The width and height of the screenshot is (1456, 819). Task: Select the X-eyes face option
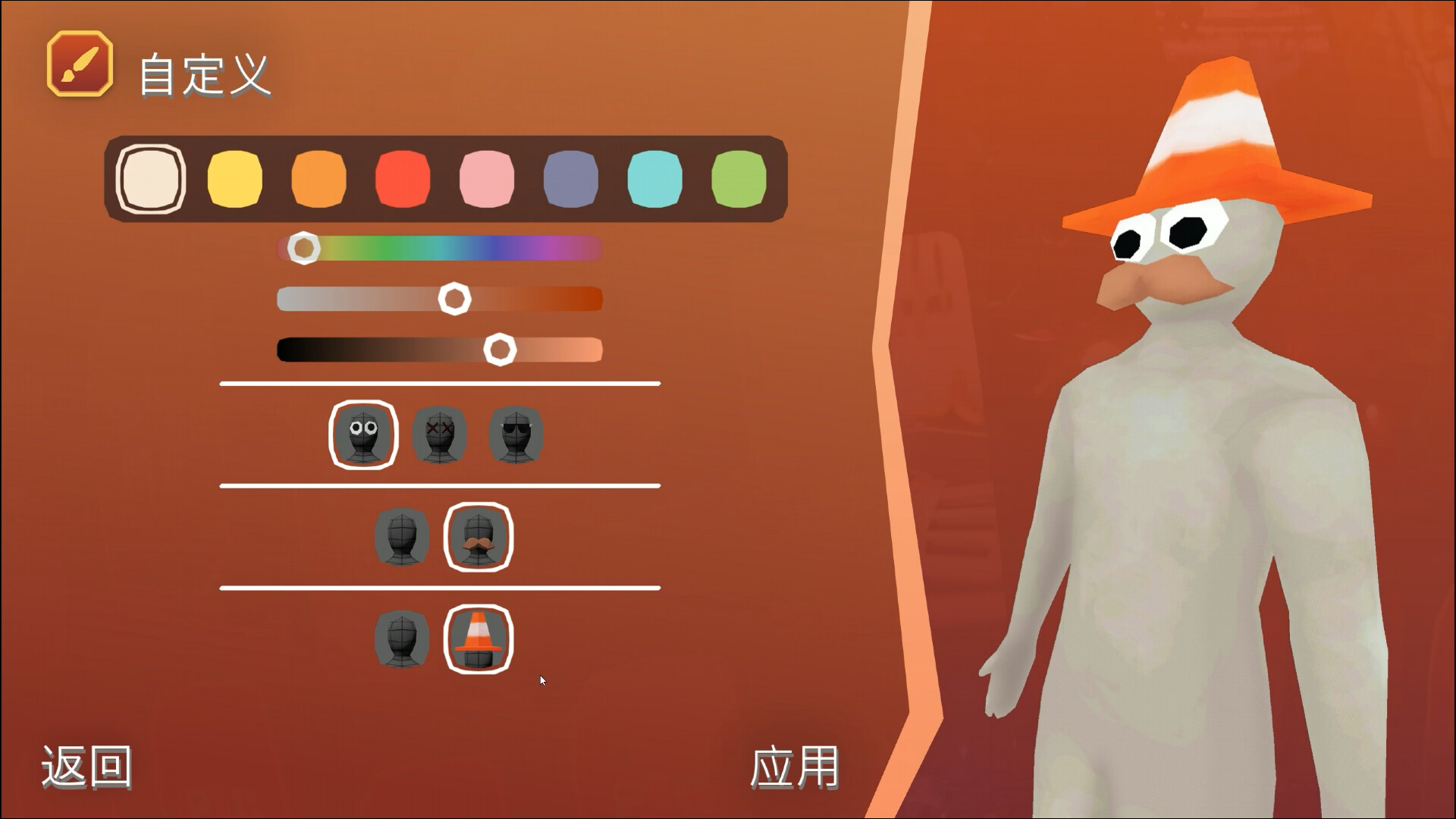pyautogui.click(x=441, y=434)
